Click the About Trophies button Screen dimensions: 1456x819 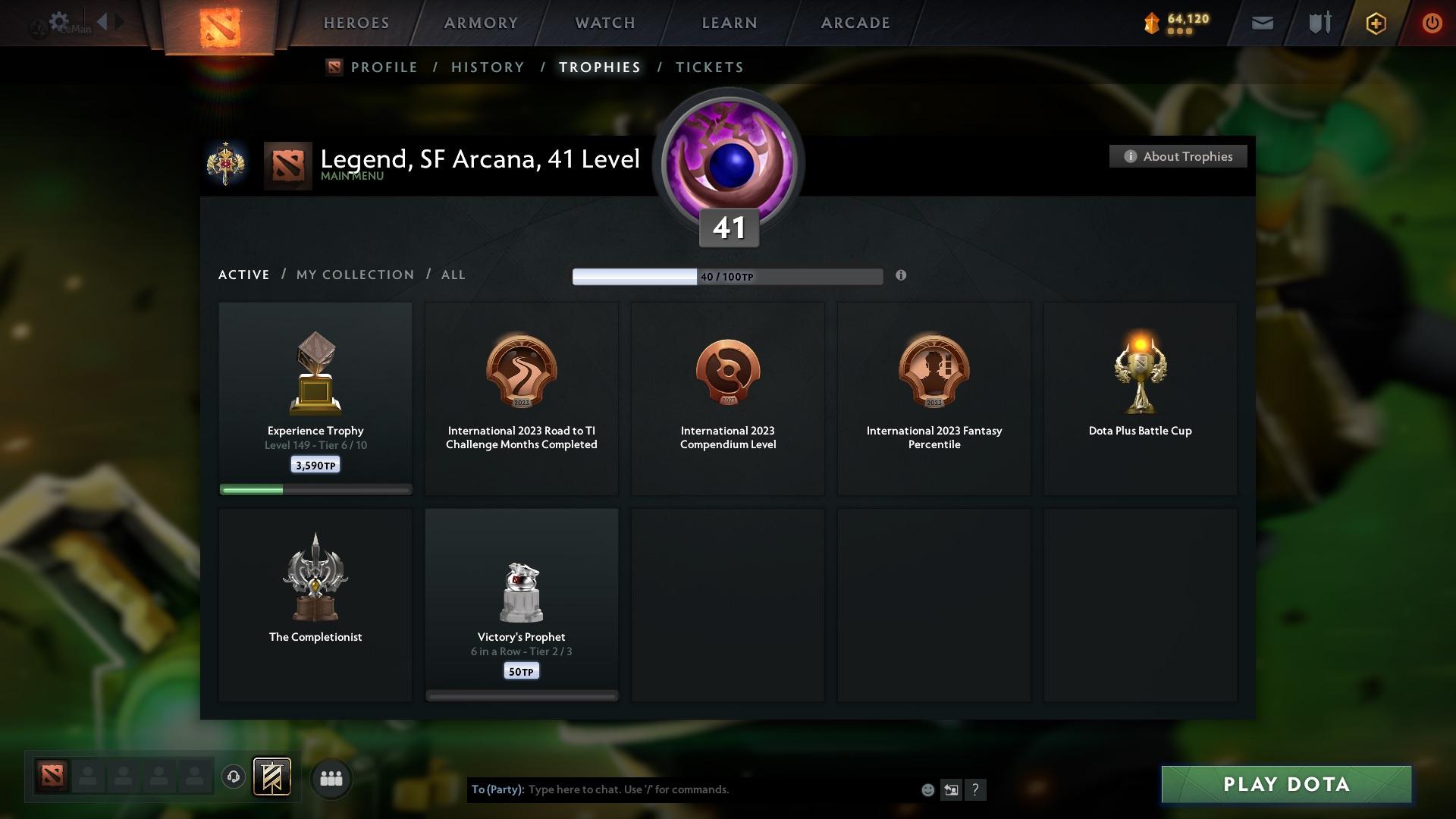[x=1178, y=156]
